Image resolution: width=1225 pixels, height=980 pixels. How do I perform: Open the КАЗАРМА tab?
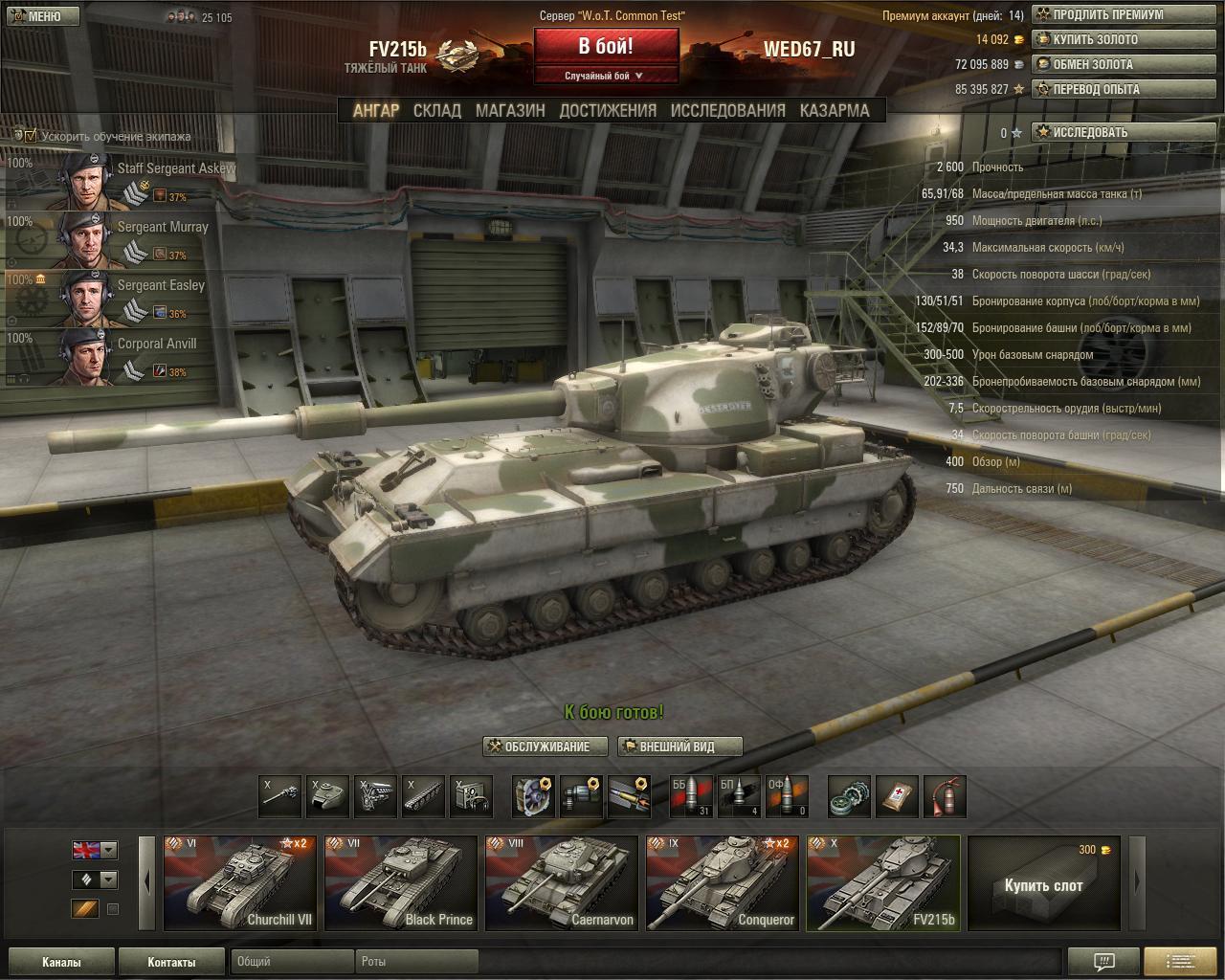tap(835, 111)
